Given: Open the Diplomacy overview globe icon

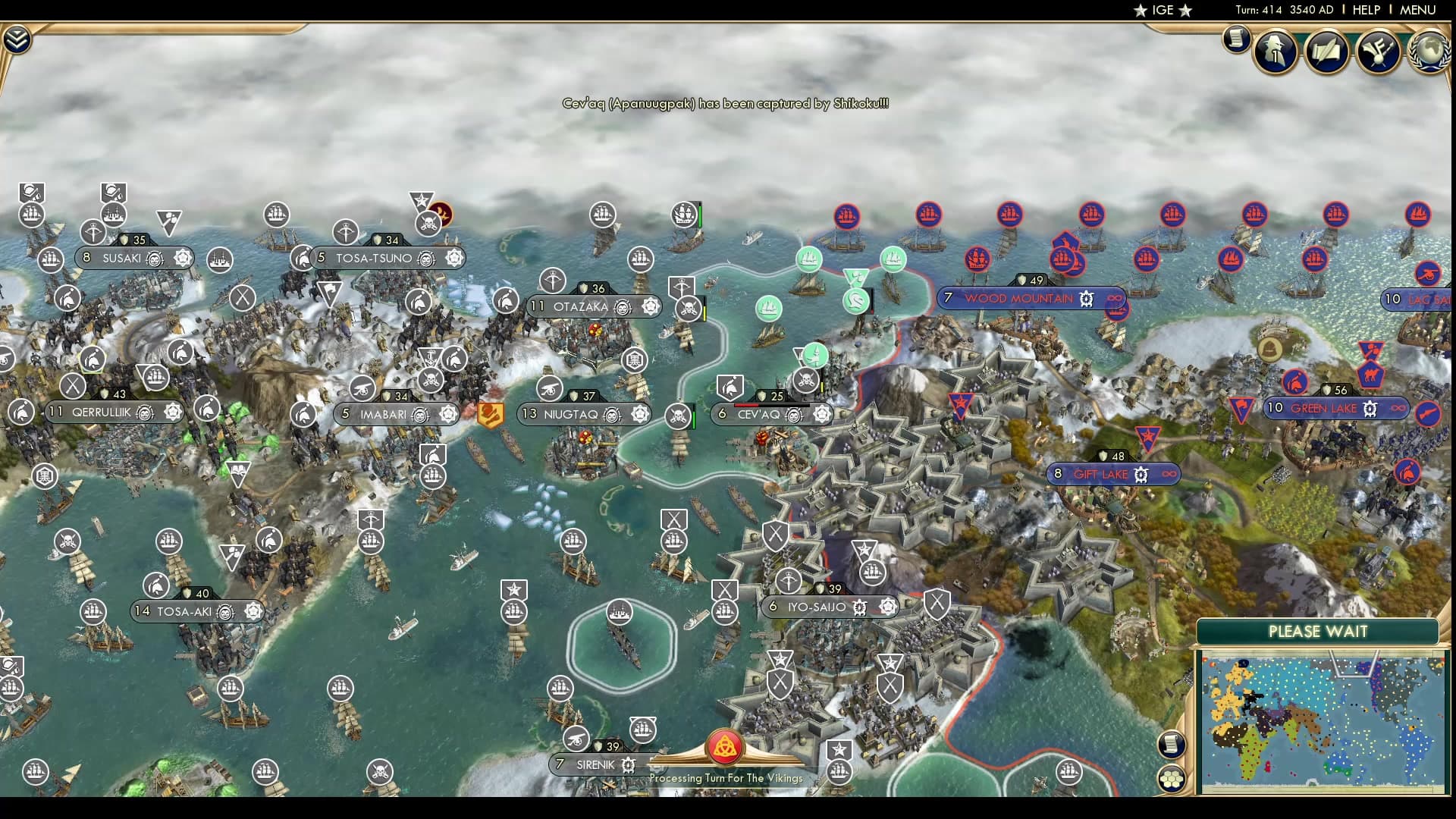Looking at the screenshot, I should (x=1429, y=53).
